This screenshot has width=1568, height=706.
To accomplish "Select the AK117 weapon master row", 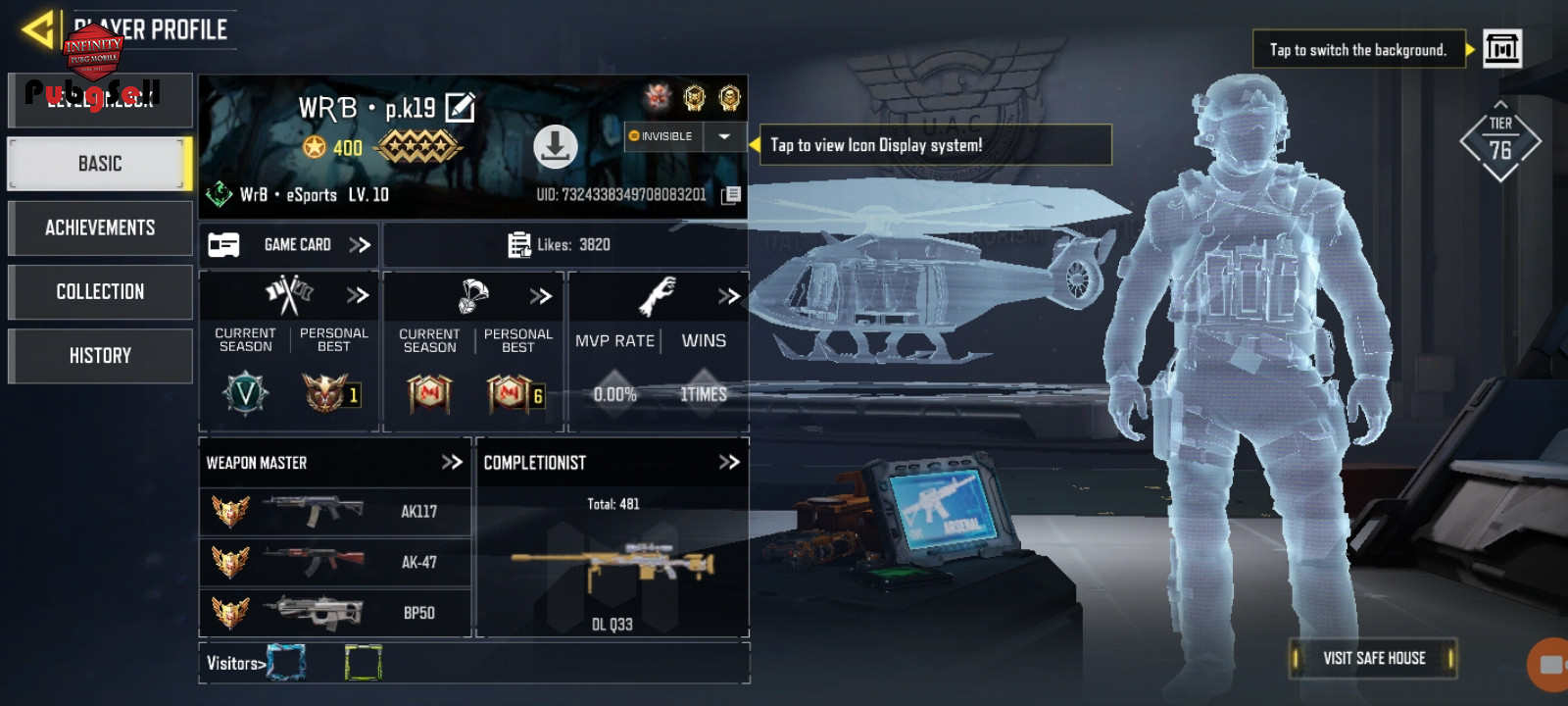I will (x=335, y=511).
